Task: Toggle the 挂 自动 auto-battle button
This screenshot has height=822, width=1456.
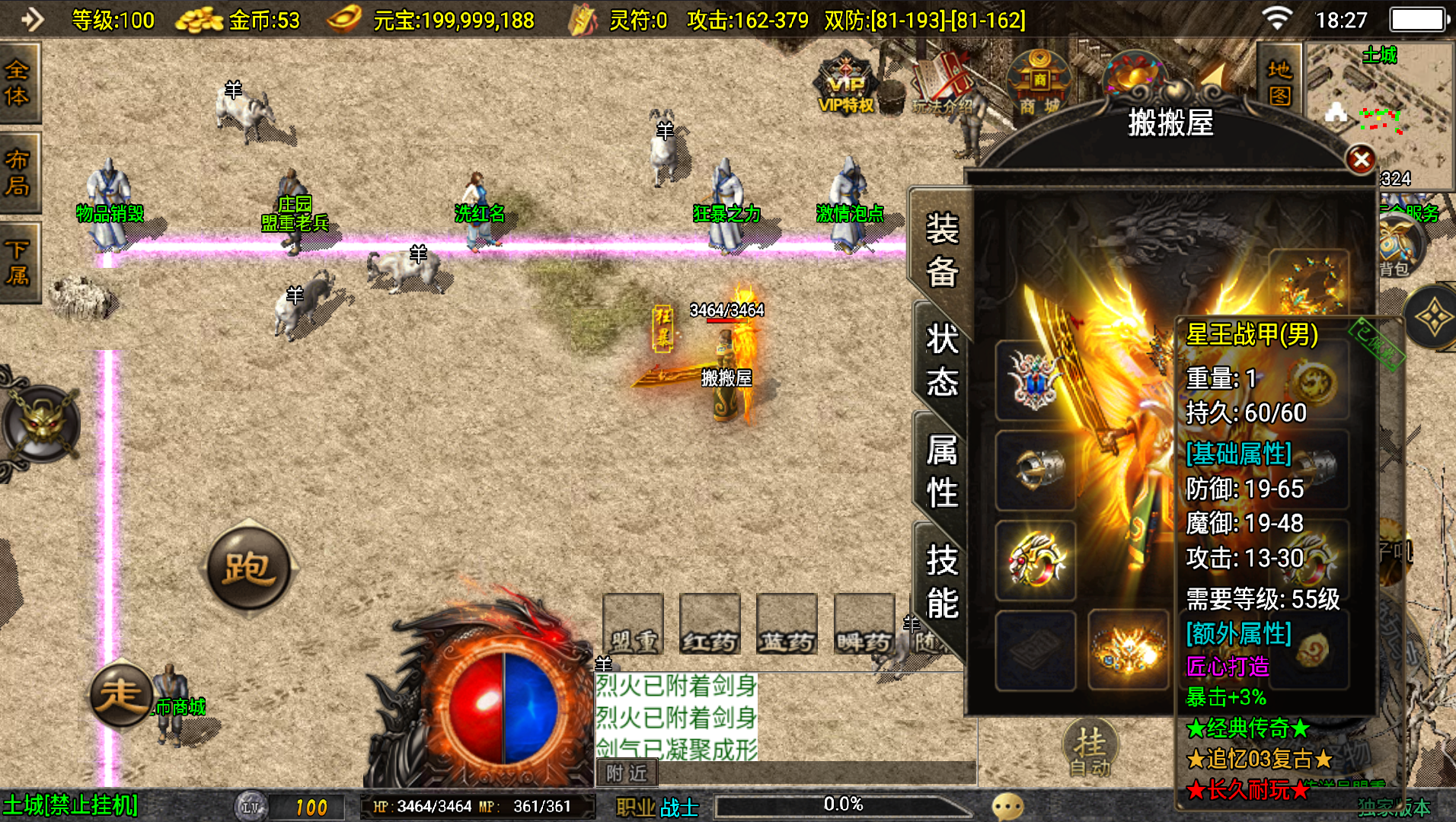Action: (x=1090, y=749)
